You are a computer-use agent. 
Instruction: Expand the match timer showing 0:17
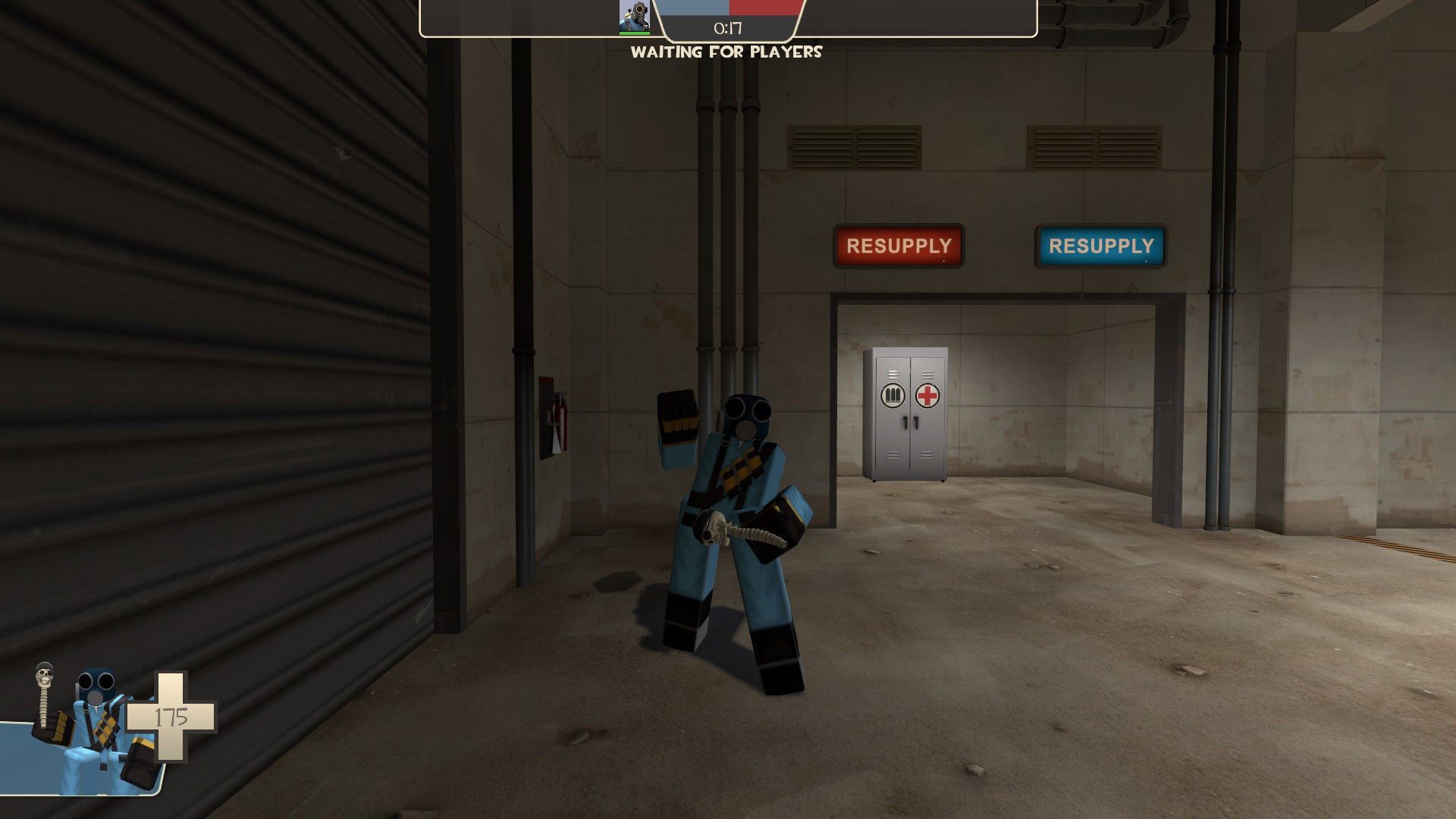[x=728, y=27]
